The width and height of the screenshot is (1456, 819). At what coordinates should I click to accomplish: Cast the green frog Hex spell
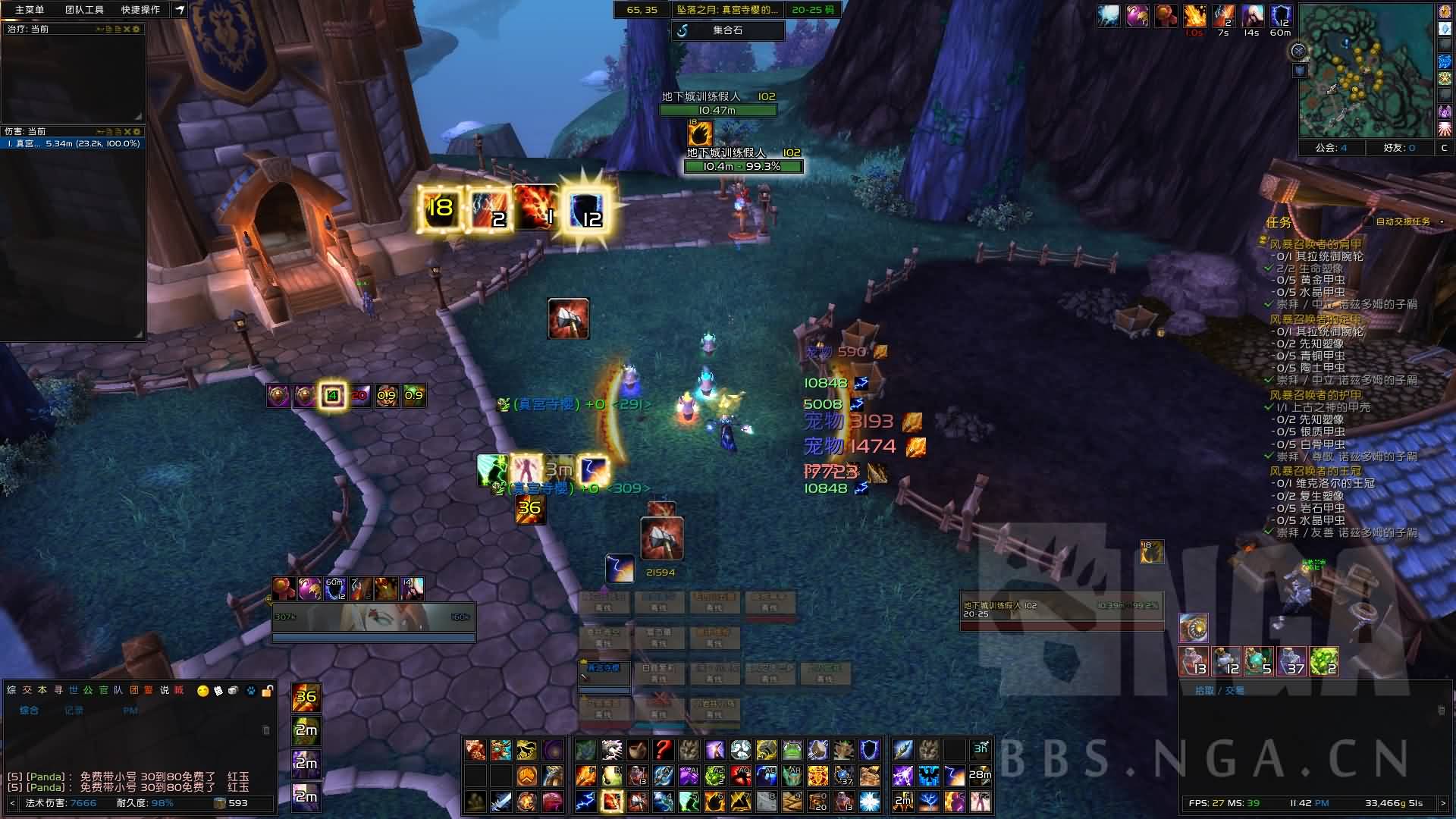[x=792, y=751]
